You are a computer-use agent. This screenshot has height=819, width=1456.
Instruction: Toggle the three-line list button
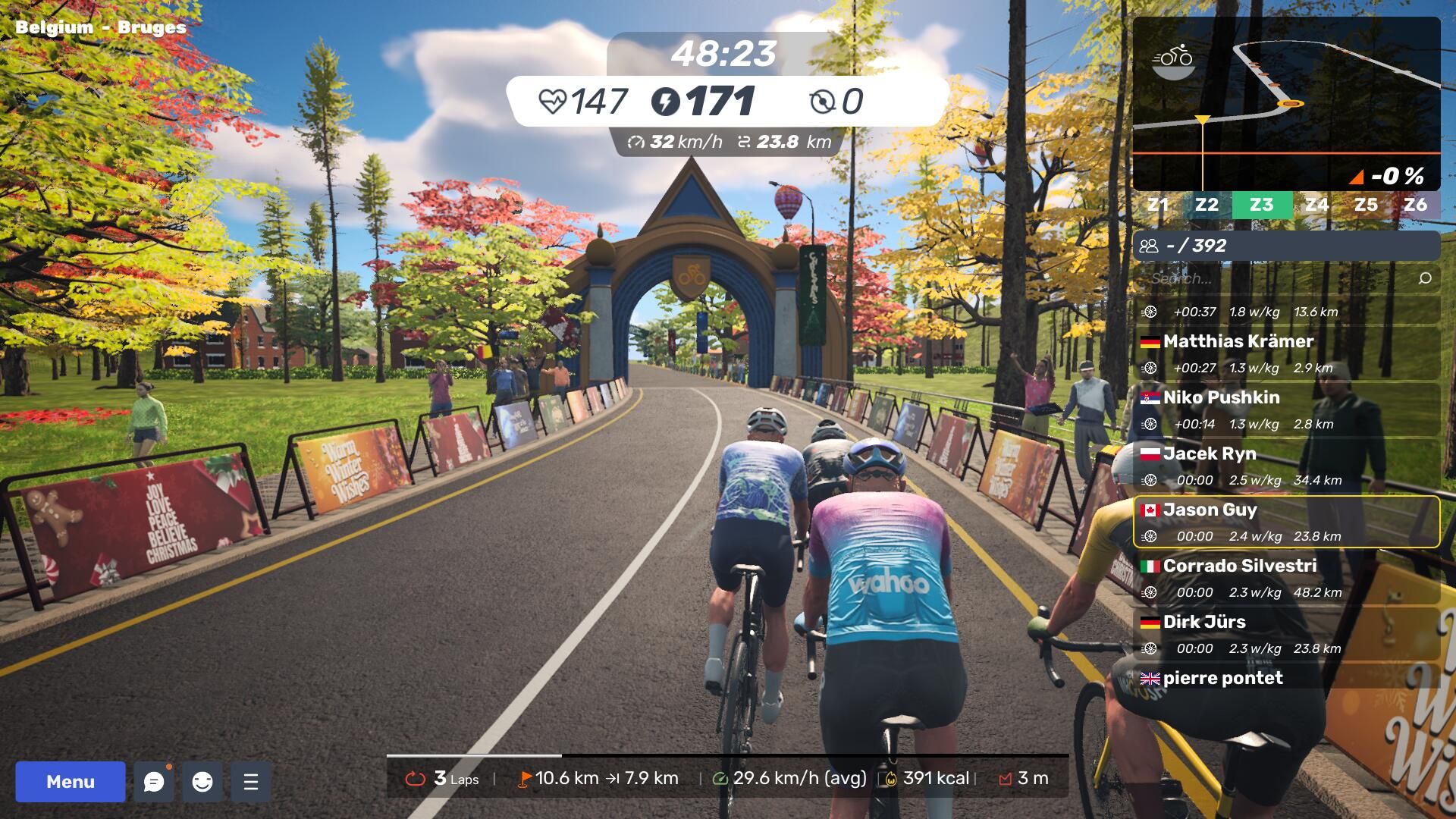click(251, 782)
